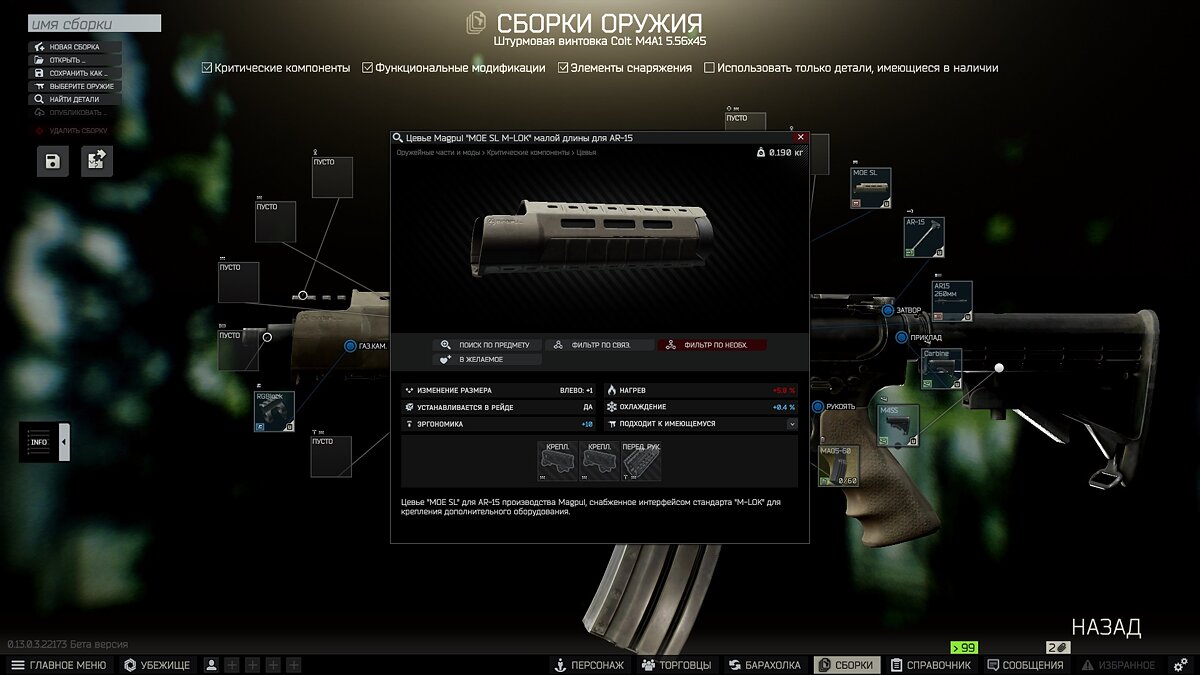The image size is (1200, 675).
Task: Click «Найти детали» search button
Action: coord(75,99)
